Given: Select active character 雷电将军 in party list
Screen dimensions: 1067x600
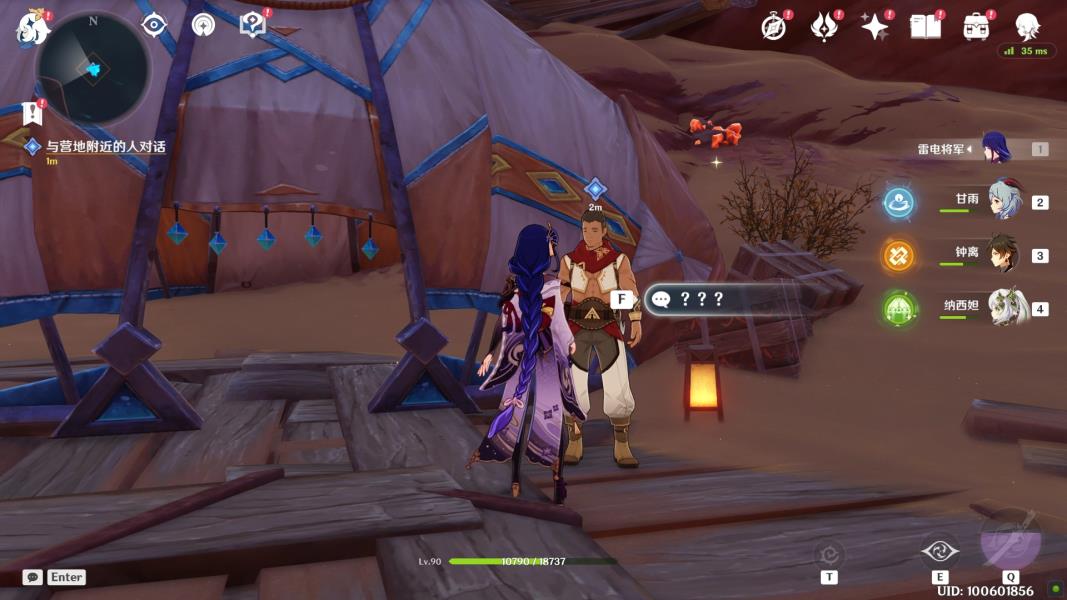Looking at the screenshot, I should pos(996,148).
